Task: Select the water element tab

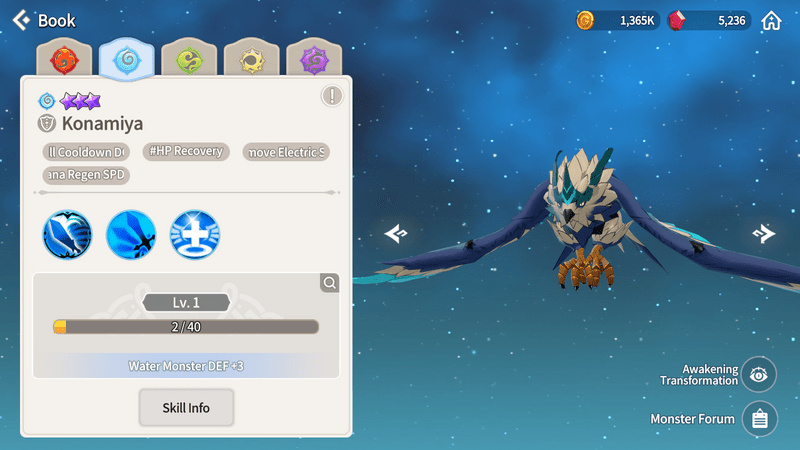Action: tap(127, 60)
